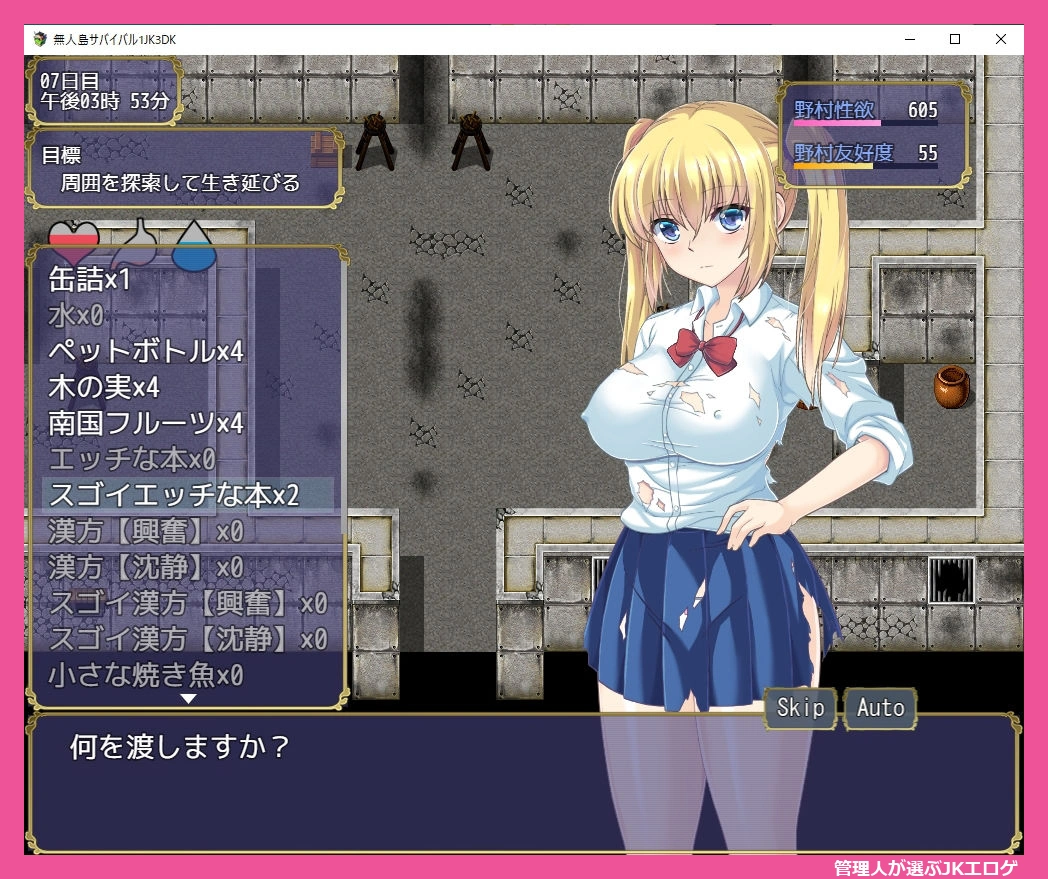
Task: Choose スゴイ漢方【沈静】x0 item
Action: (x=188, y=639)
